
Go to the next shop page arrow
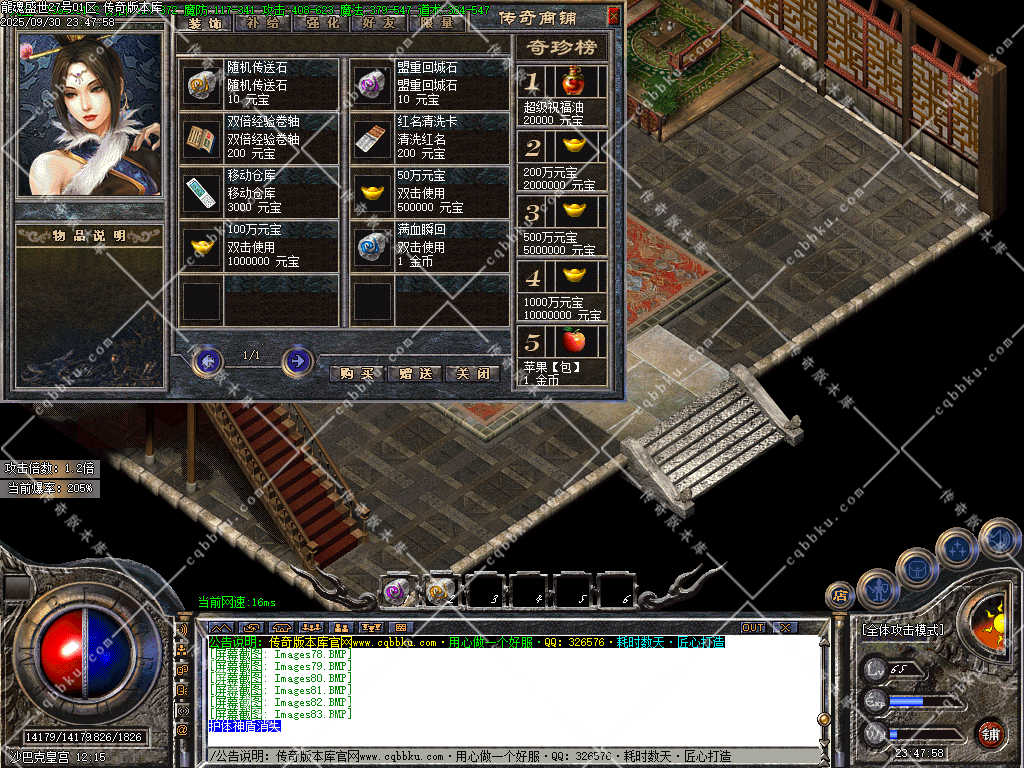coord(297,360)
